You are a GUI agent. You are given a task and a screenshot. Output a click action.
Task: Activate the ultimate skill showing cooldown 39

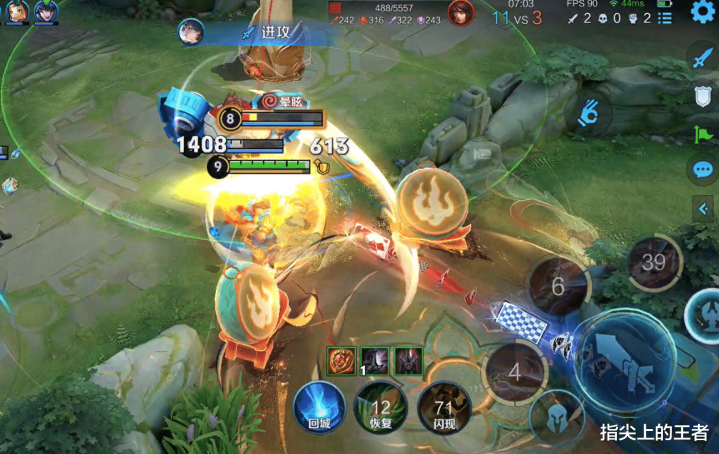[653, 263]
